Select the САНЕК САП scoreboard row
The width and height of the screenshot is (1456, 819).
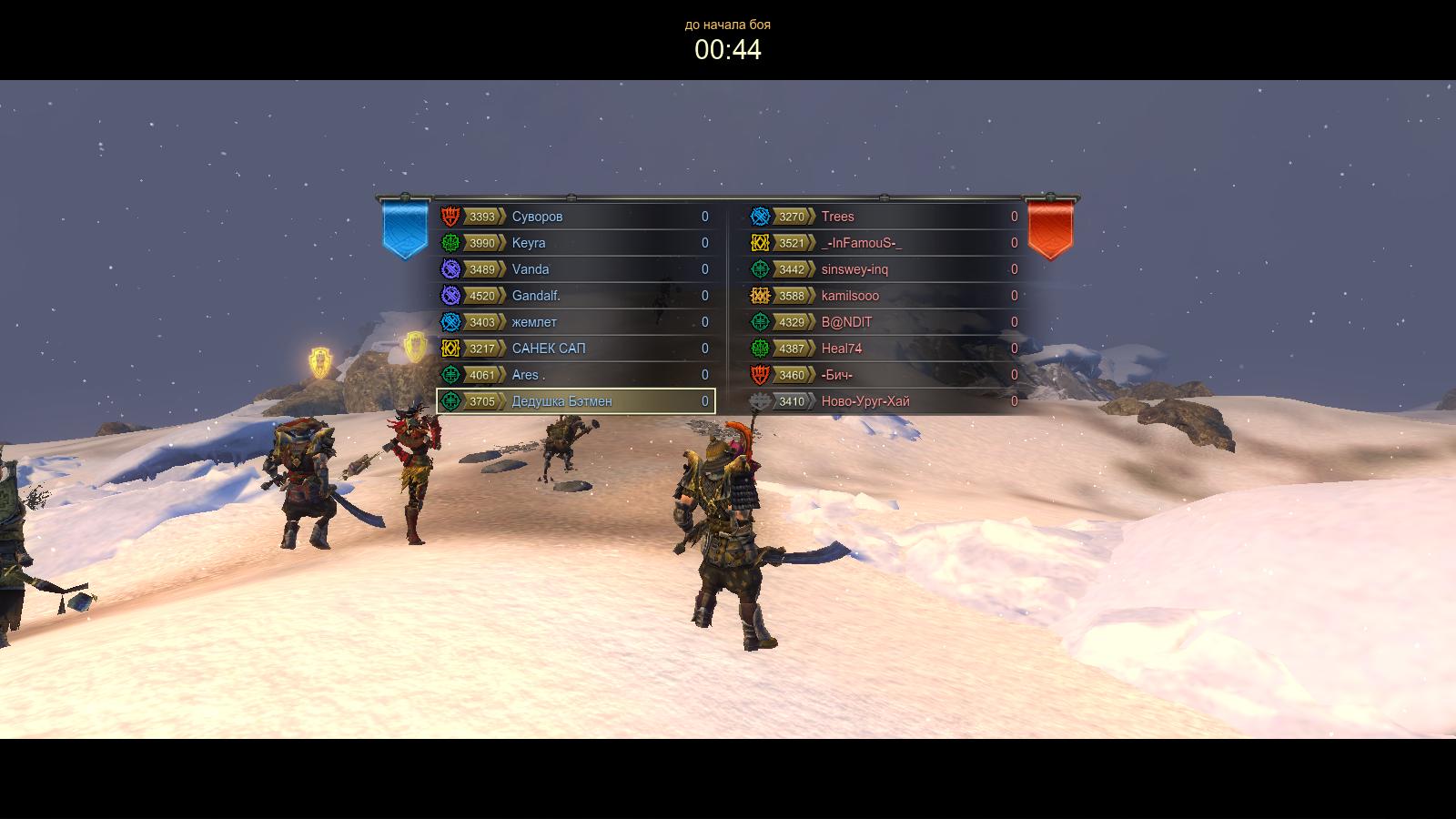(575, 349)
